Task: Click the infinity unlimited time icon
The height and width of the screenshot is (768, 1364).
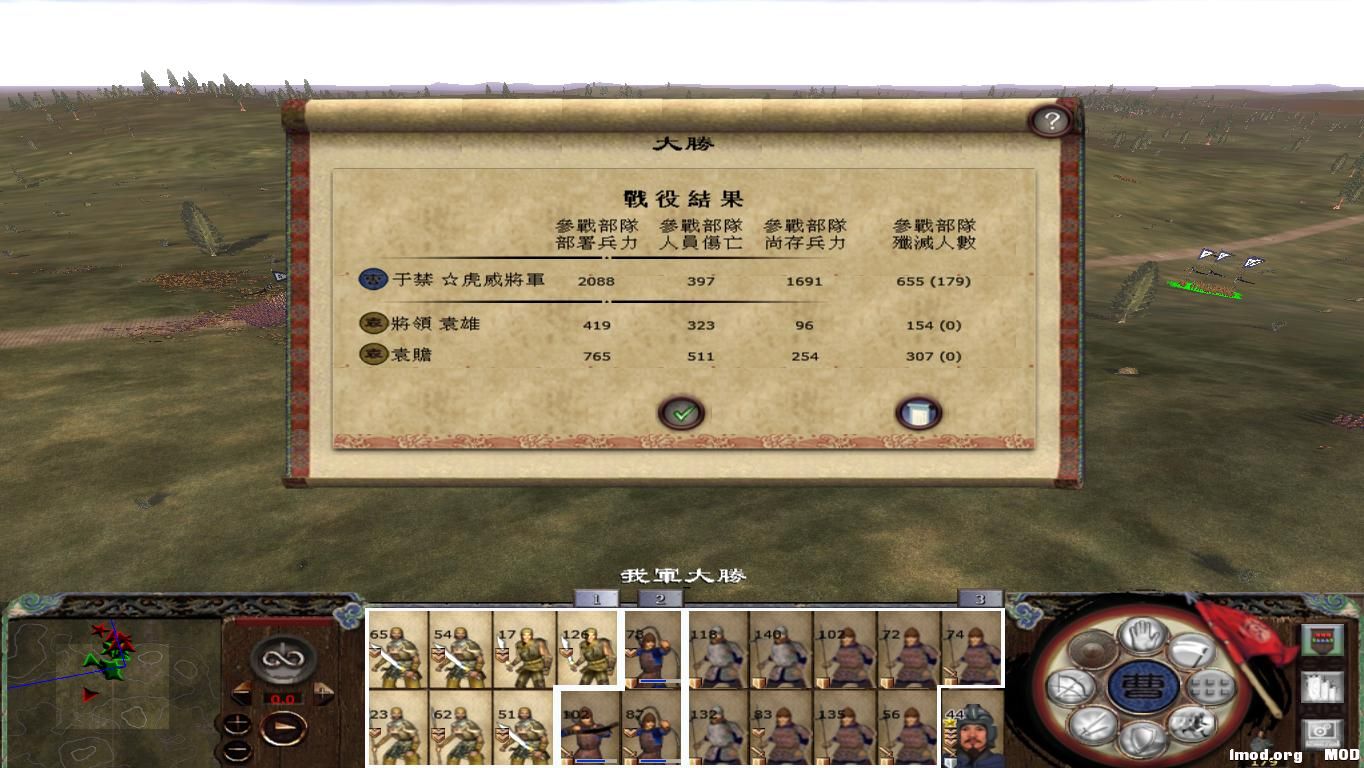Action: click(x=282, y=661)
